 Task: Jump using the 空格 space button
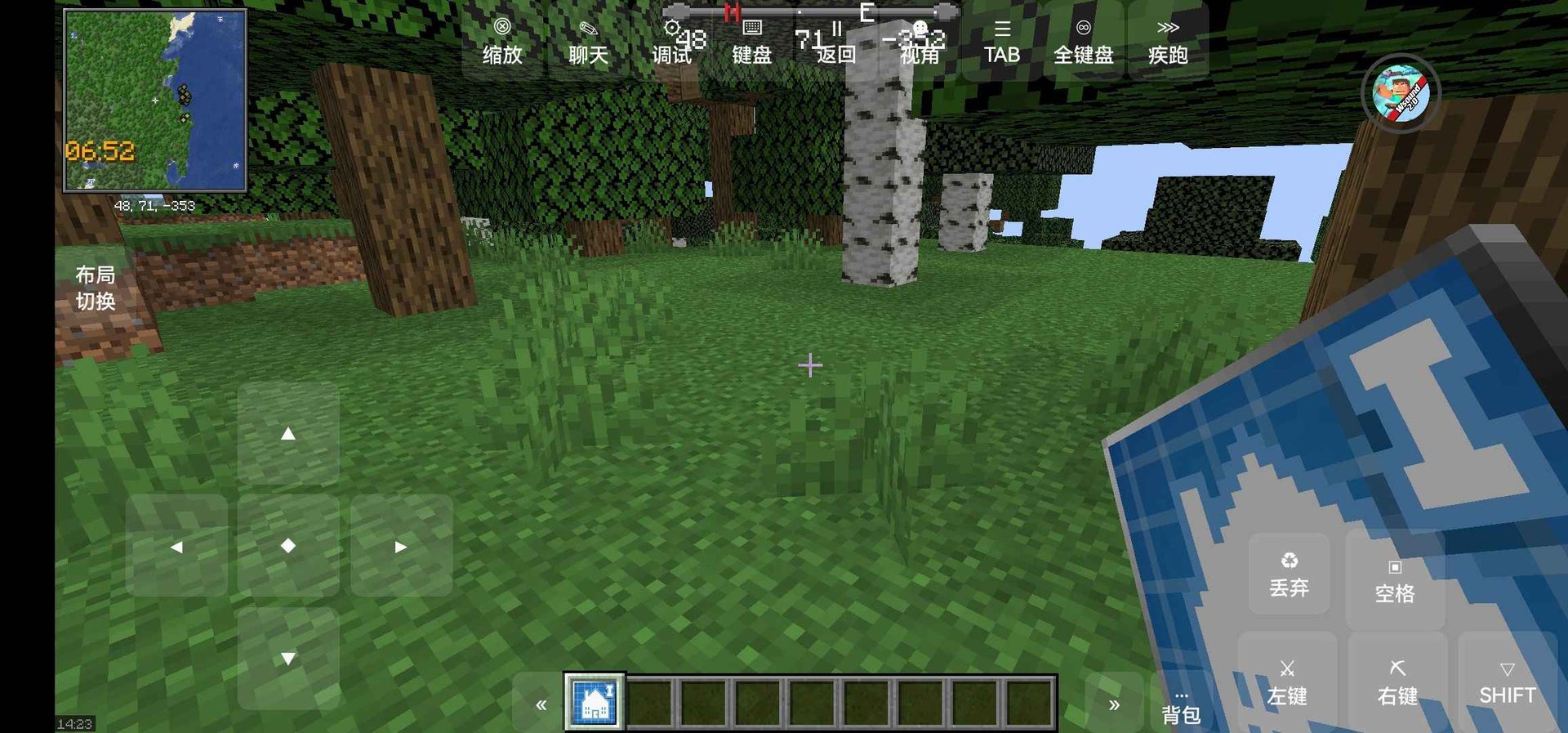(x=1393, y=577)
